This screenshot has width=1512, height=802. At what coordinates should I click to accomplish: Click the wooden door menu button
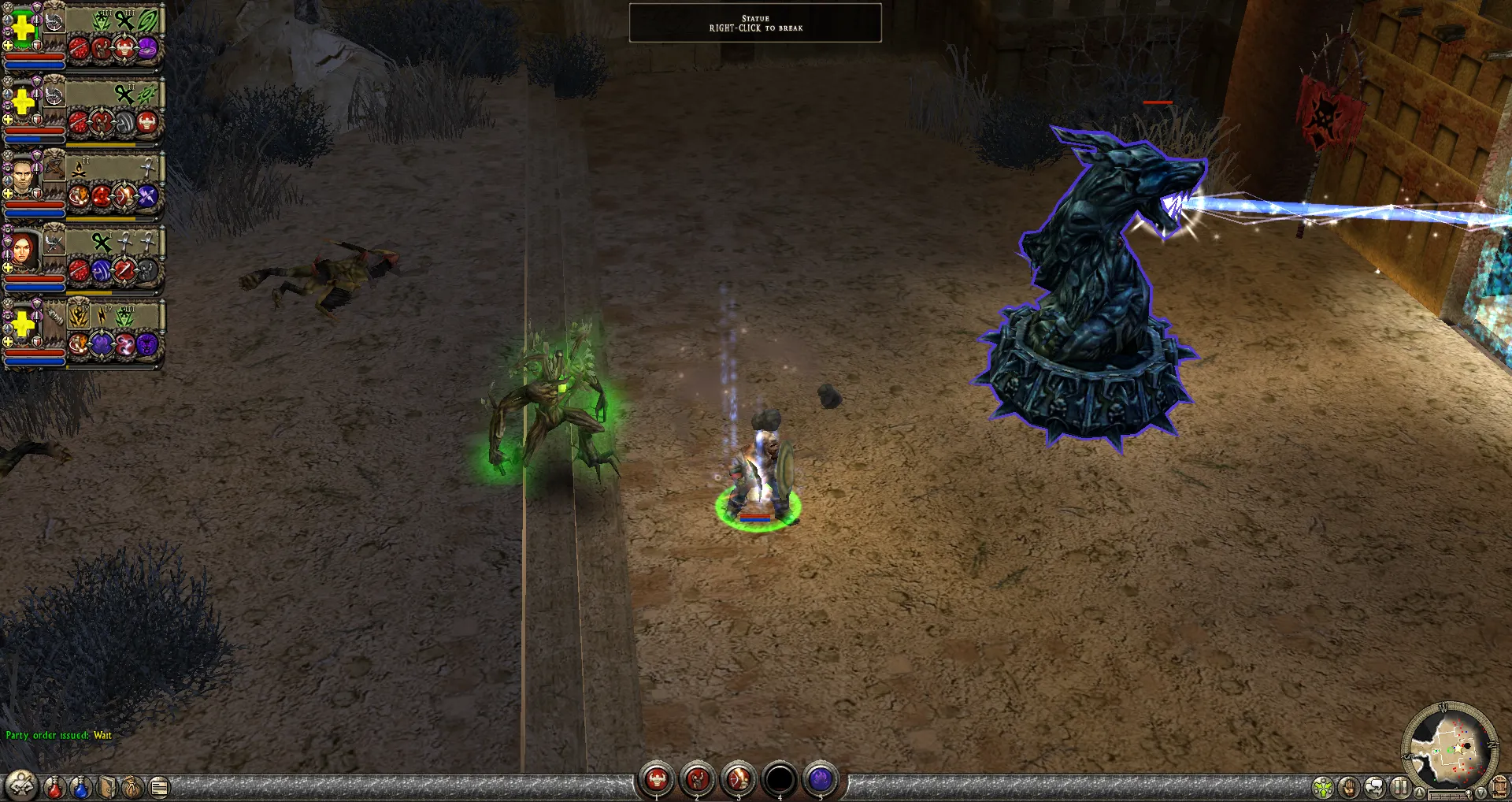(x=1500, y=786)
